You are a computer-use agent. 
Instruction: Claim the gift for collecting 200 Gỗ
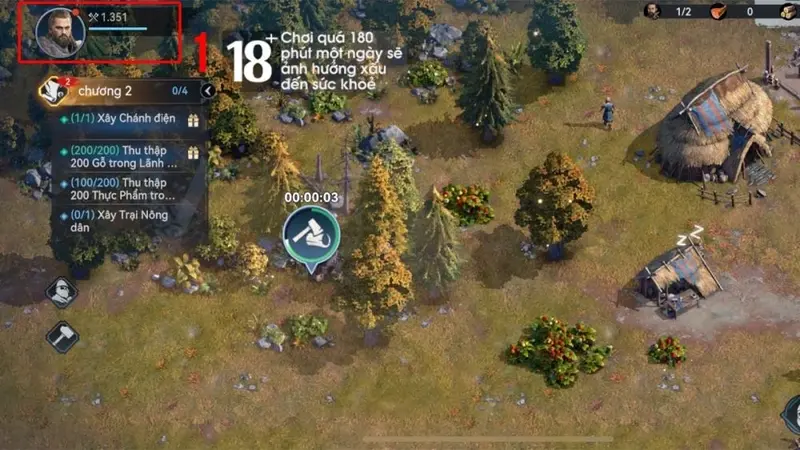pos(193,153)
